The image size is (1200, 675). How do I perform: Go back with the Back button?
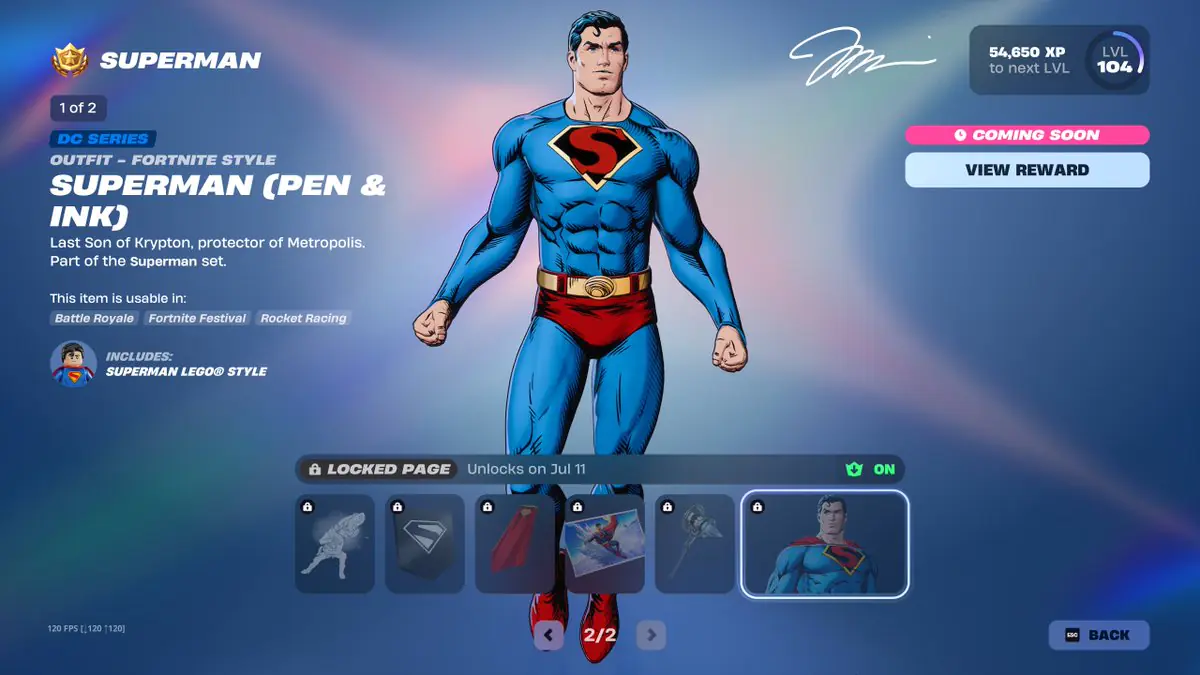pos(1098,635)
